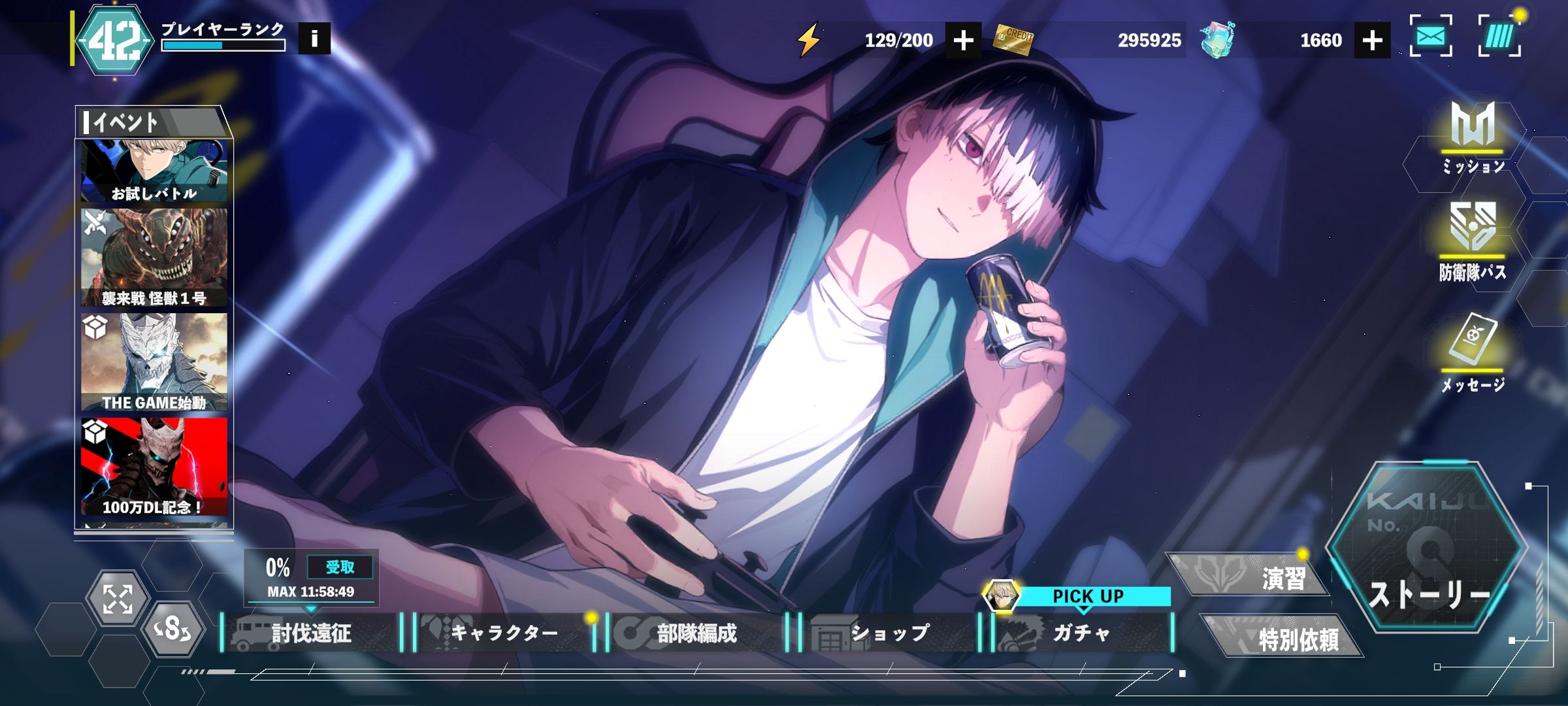Screen dimensions: 1568x706
Task: Open the 100万DL記念 event banner
Action: (x=154, y=467)
